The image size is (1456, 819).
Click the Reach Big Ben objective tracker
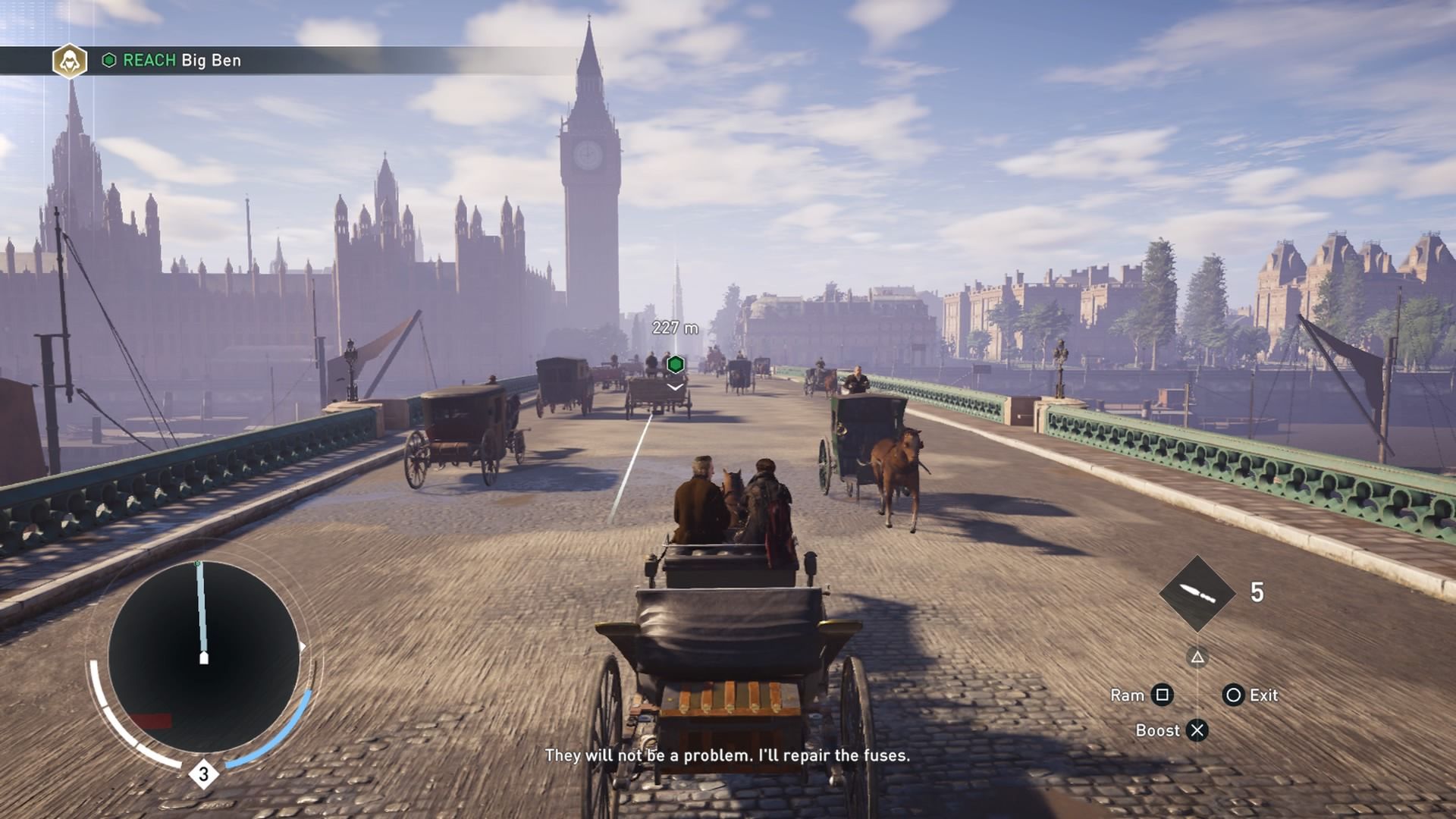pyautogui.click(x=181, y=61)
